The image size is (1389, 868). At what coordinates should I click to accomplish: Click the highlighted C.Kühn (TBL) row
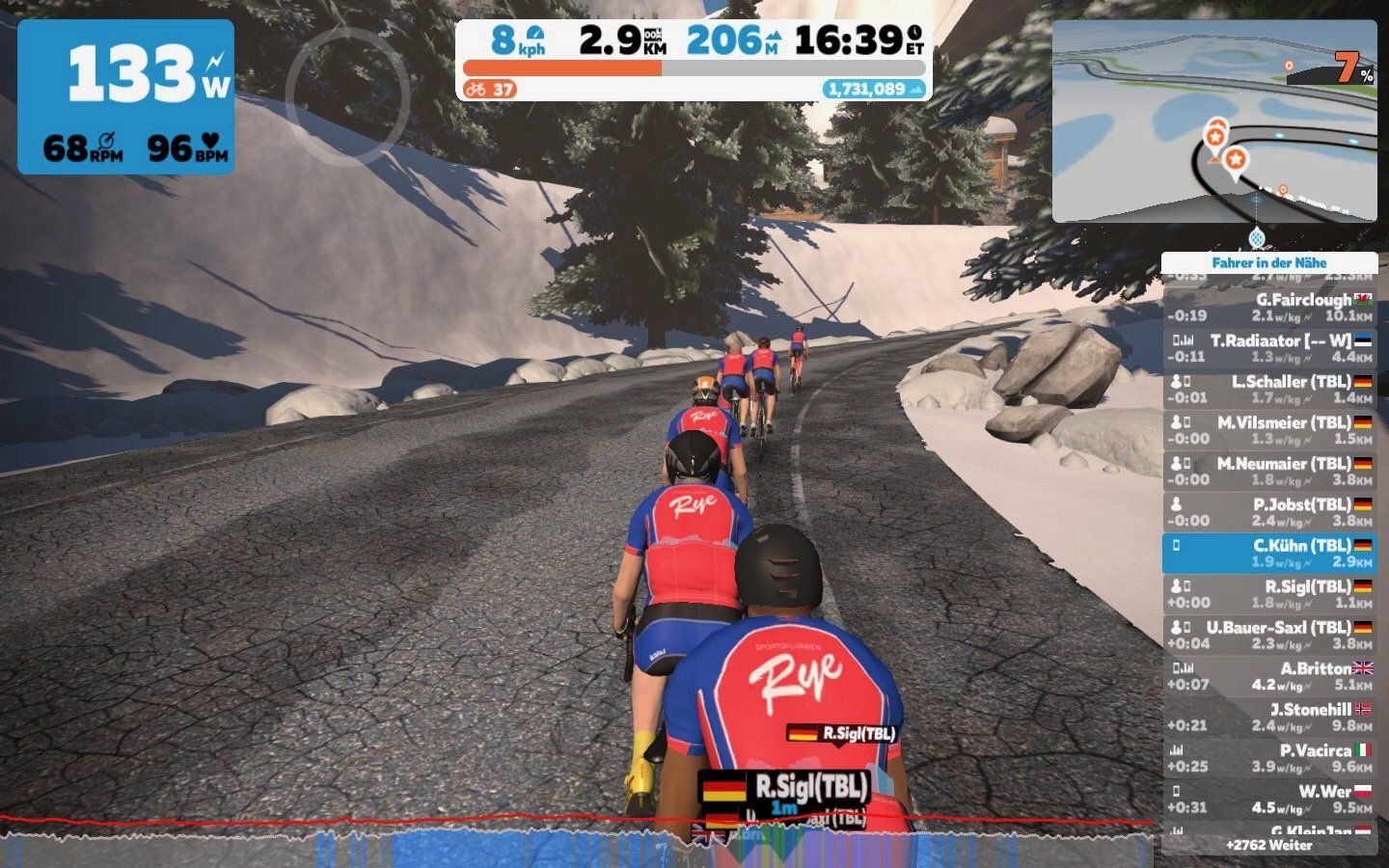coord(1268,553)
